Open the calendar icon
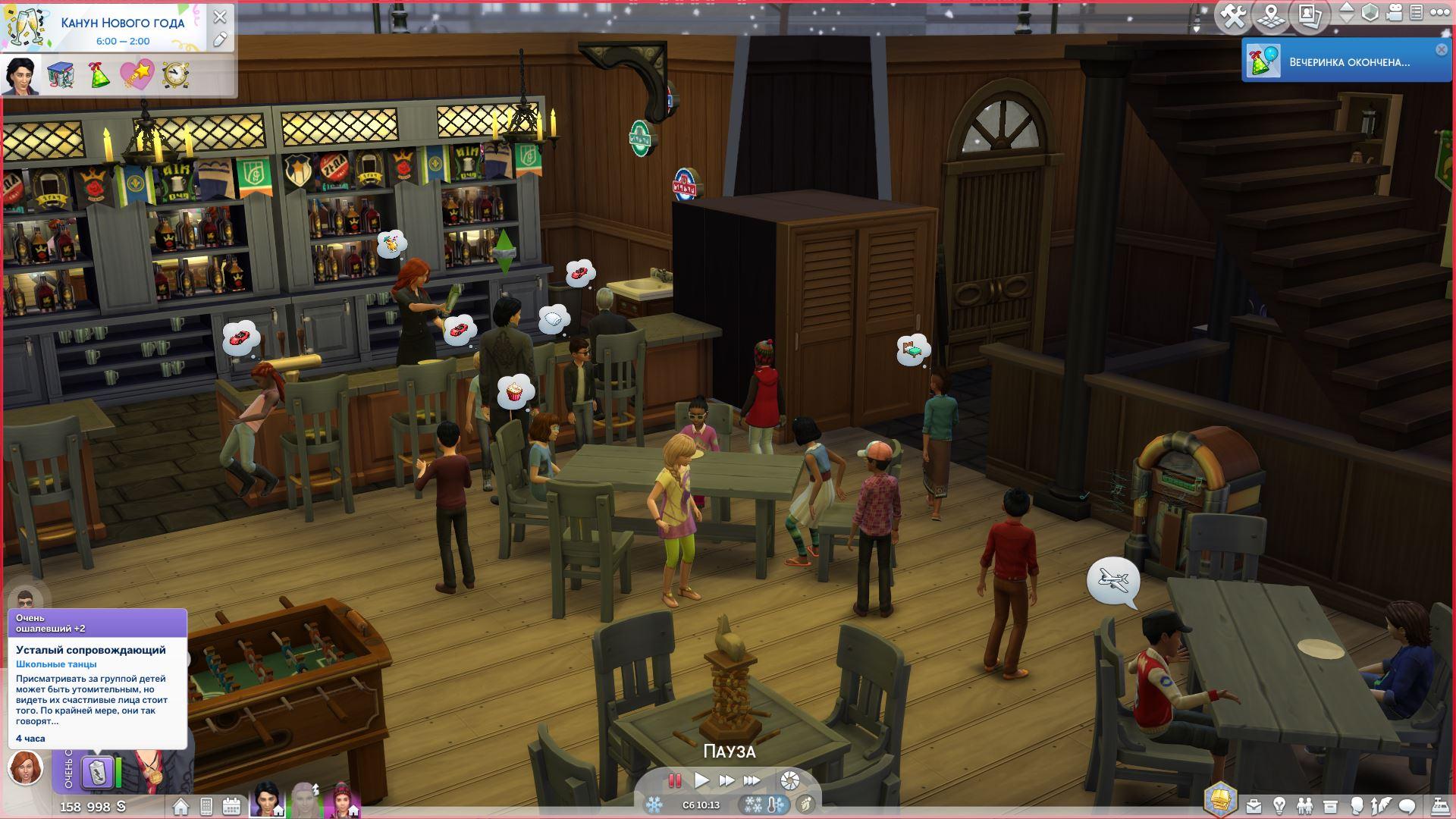This screenshot has width=1456, height=819. (x=232, y=806)
